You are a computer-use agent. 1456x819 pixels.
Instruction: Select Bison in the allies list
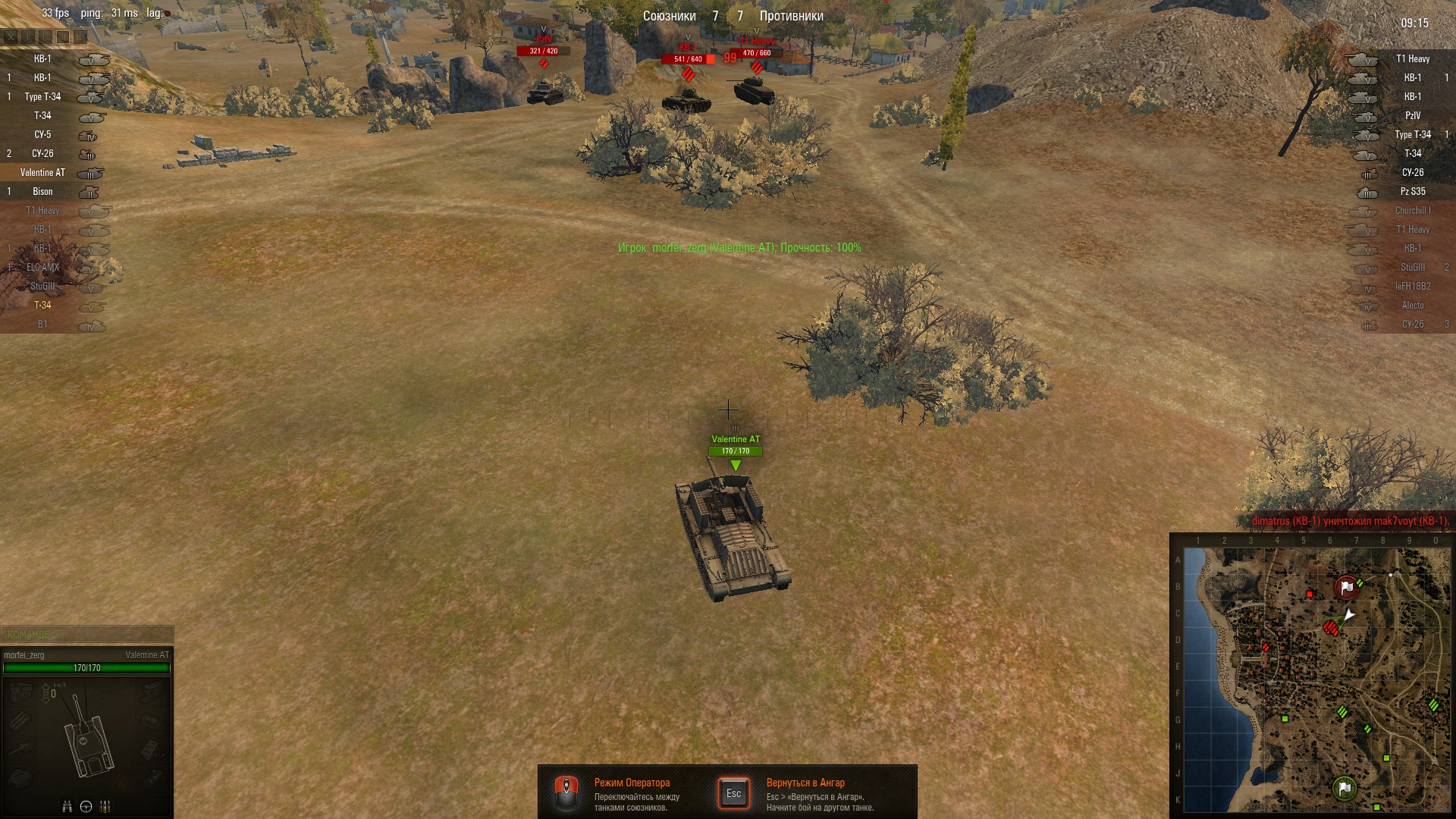pyautogui.click(x=43, y=192)
